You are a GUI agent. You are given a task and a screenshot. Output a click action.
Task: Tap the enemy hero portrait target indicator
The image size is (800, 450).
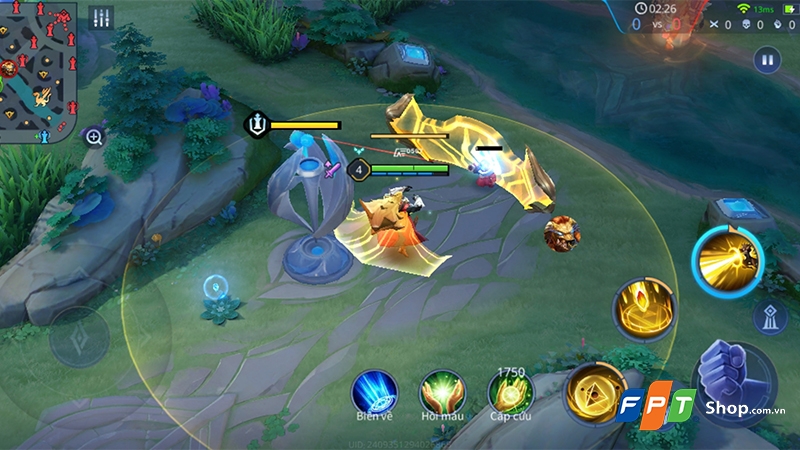pos(562,234)
